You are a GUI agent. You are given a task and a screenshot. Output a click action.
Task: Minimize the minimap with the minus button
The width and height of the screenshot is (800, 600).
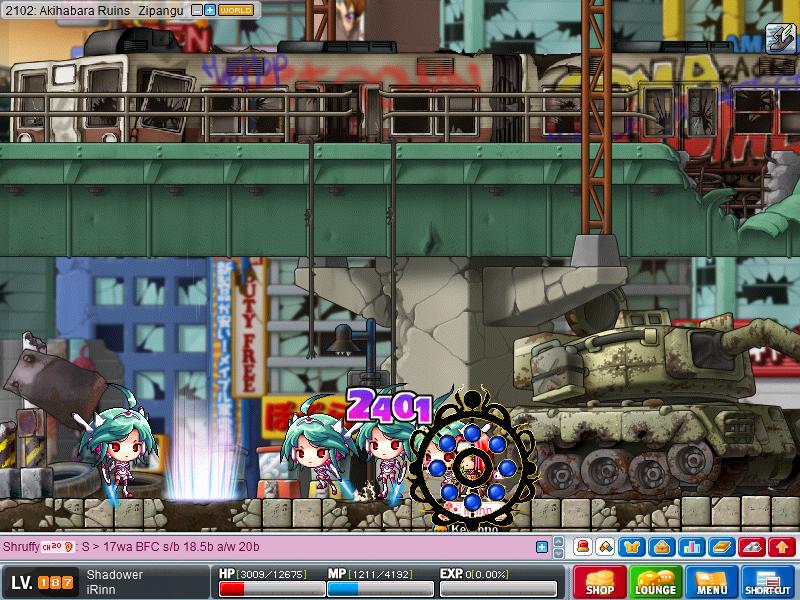coord(196,10)
